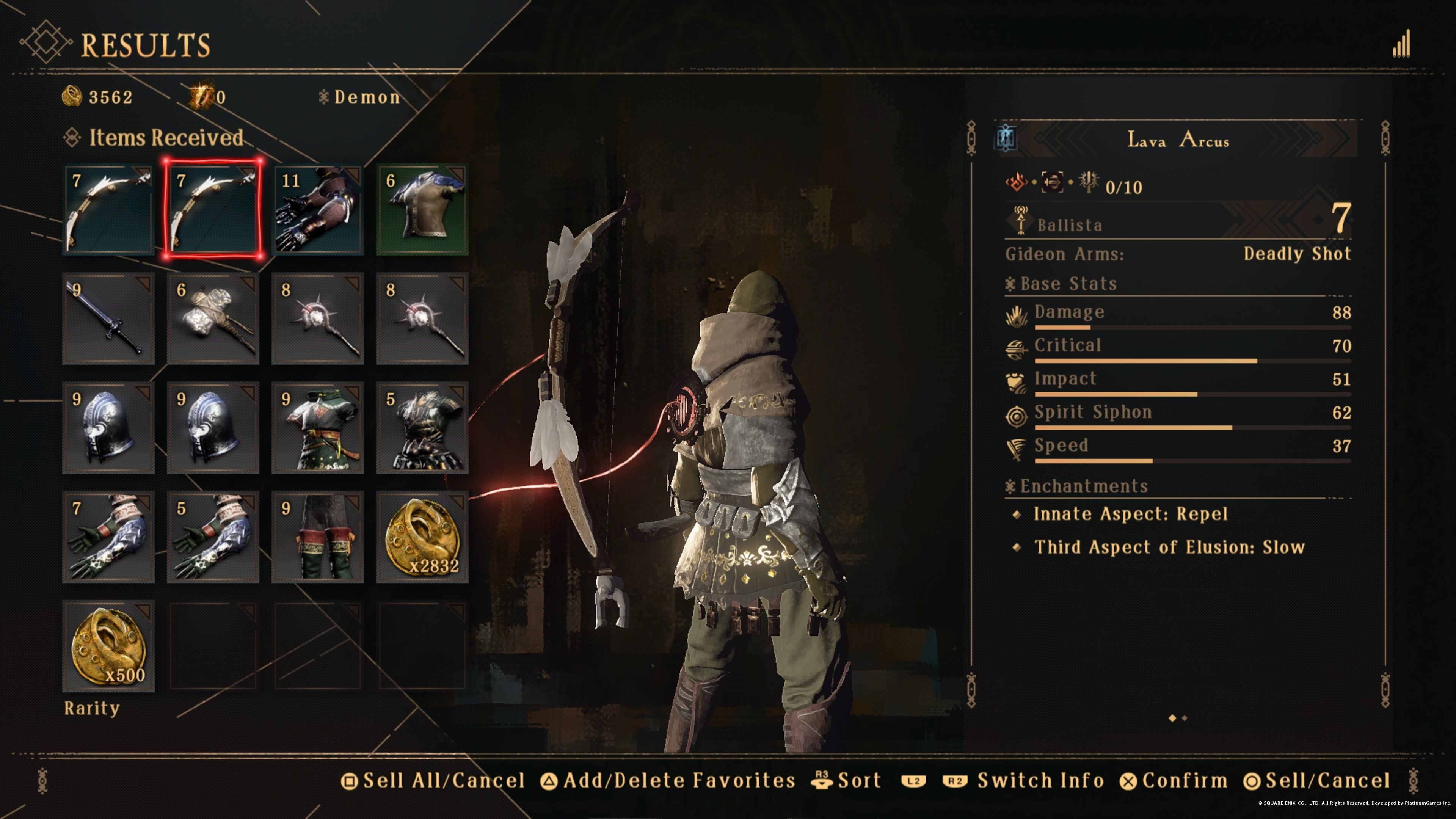Screen dimensions: 1456x819
Task: Click the gold coin stack x2832
Action: pos(422,537)
